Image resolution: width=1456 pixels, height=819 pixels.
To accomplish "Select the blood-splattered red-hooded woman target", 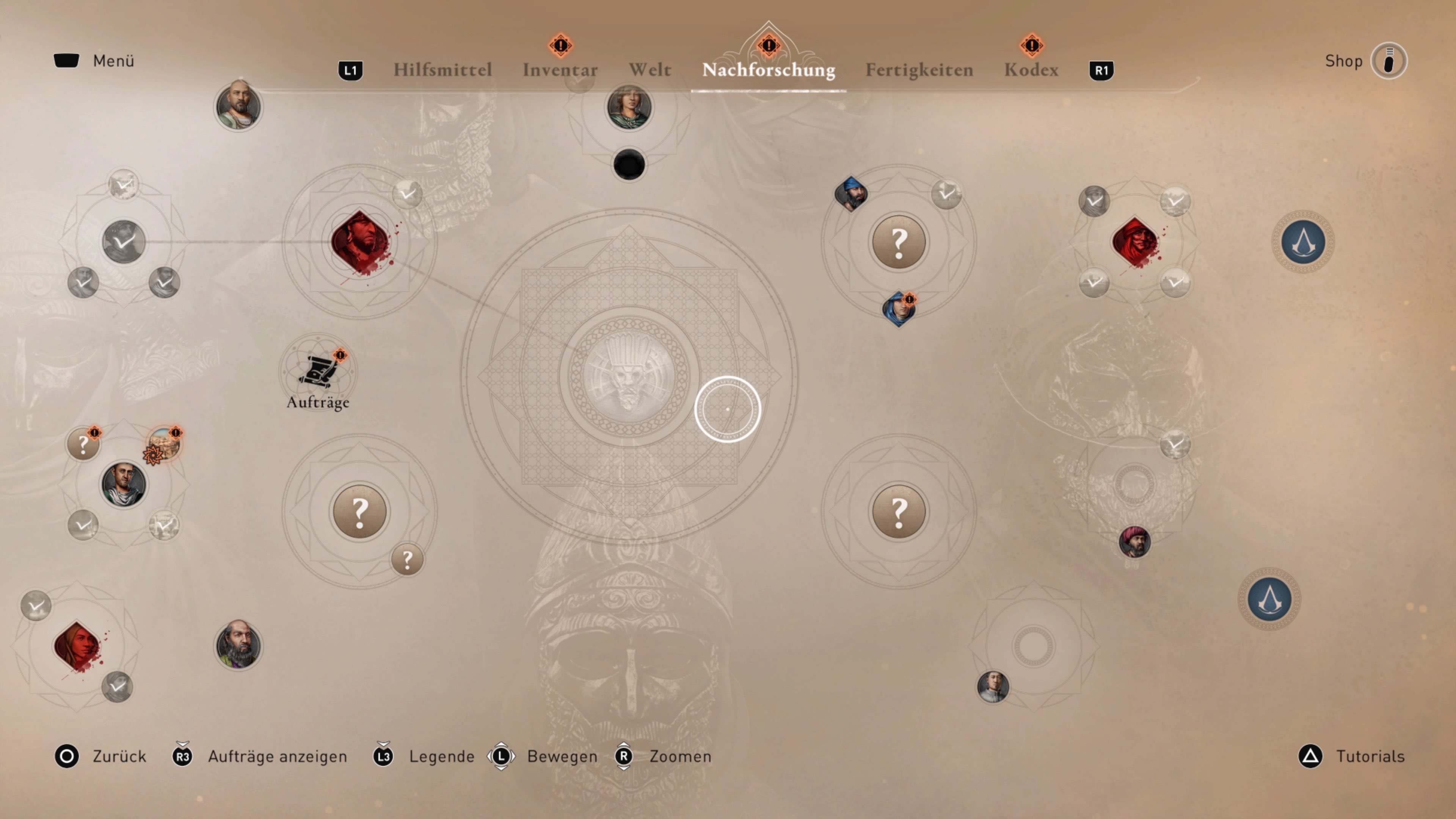I will tap(77, 646).
